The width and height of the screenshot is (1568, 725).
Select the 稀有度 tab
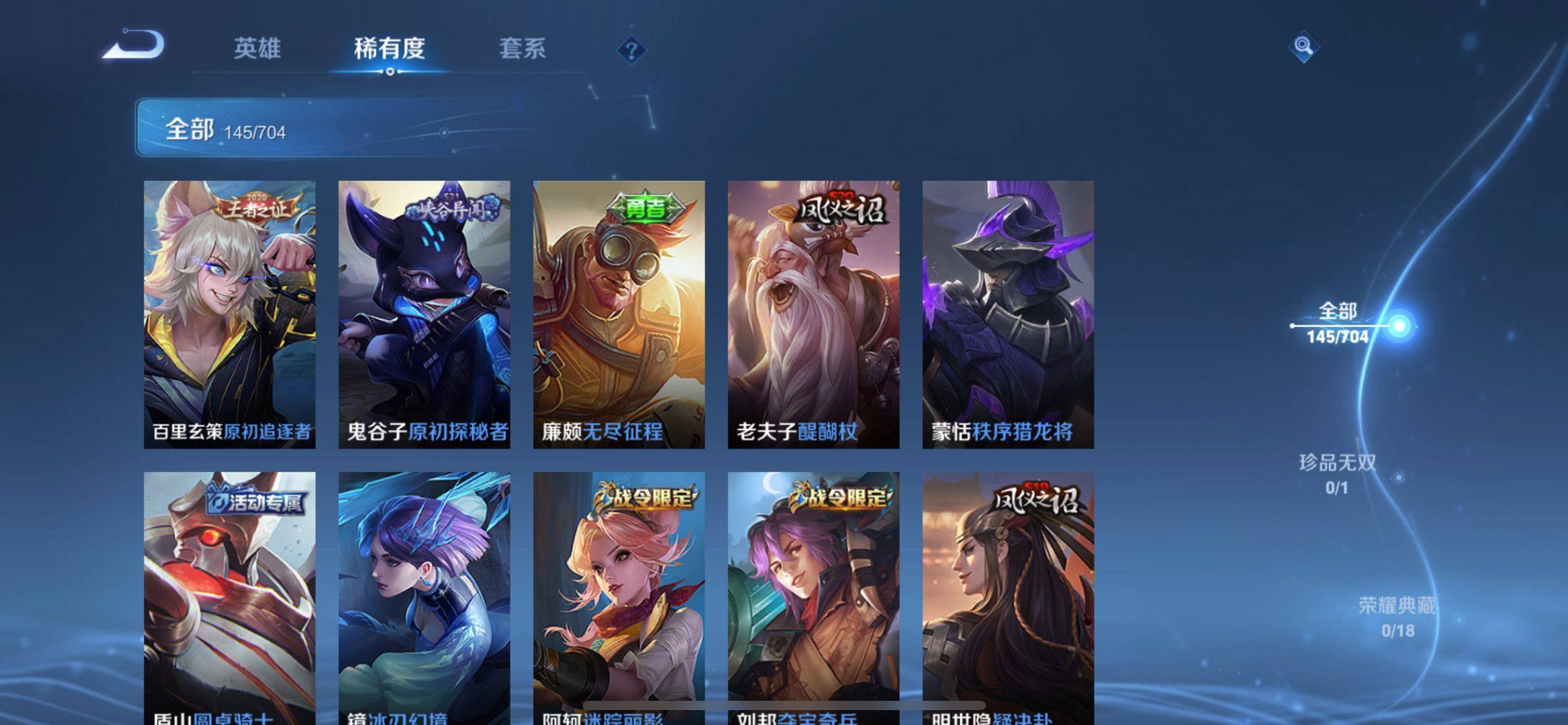point(390,48)
